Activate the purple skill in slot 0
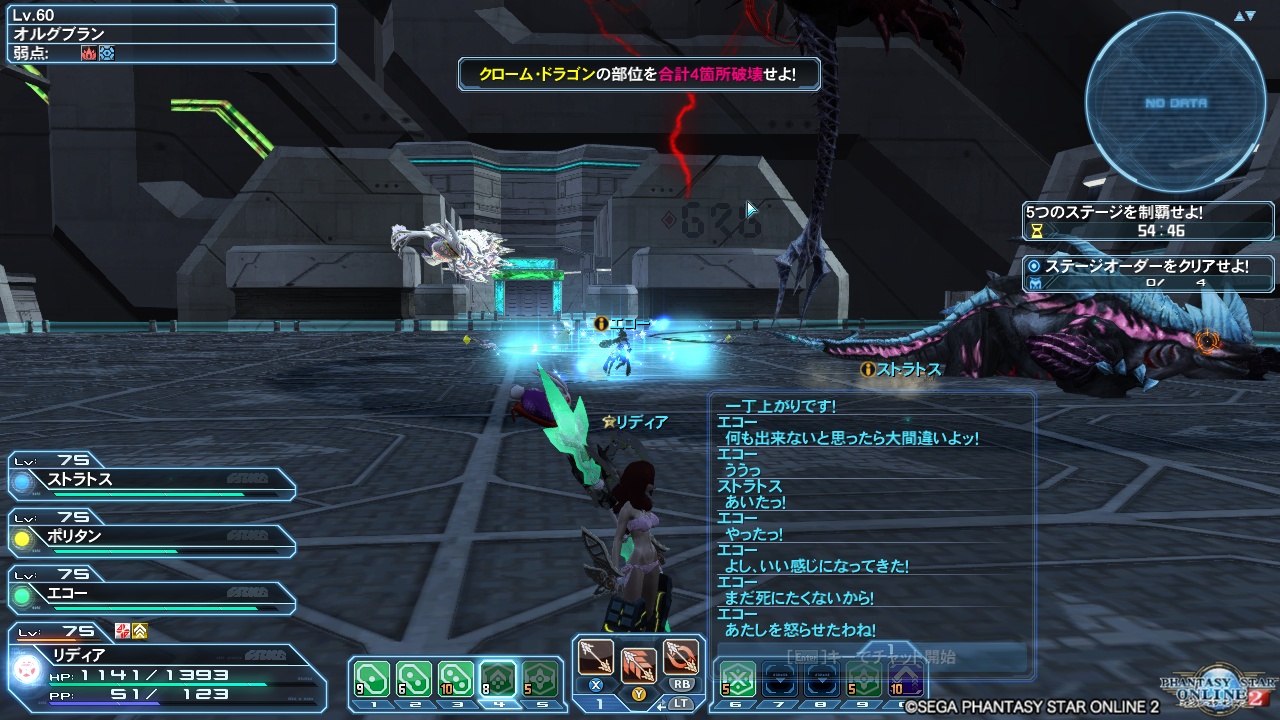1280x720 pixels. 906,680
